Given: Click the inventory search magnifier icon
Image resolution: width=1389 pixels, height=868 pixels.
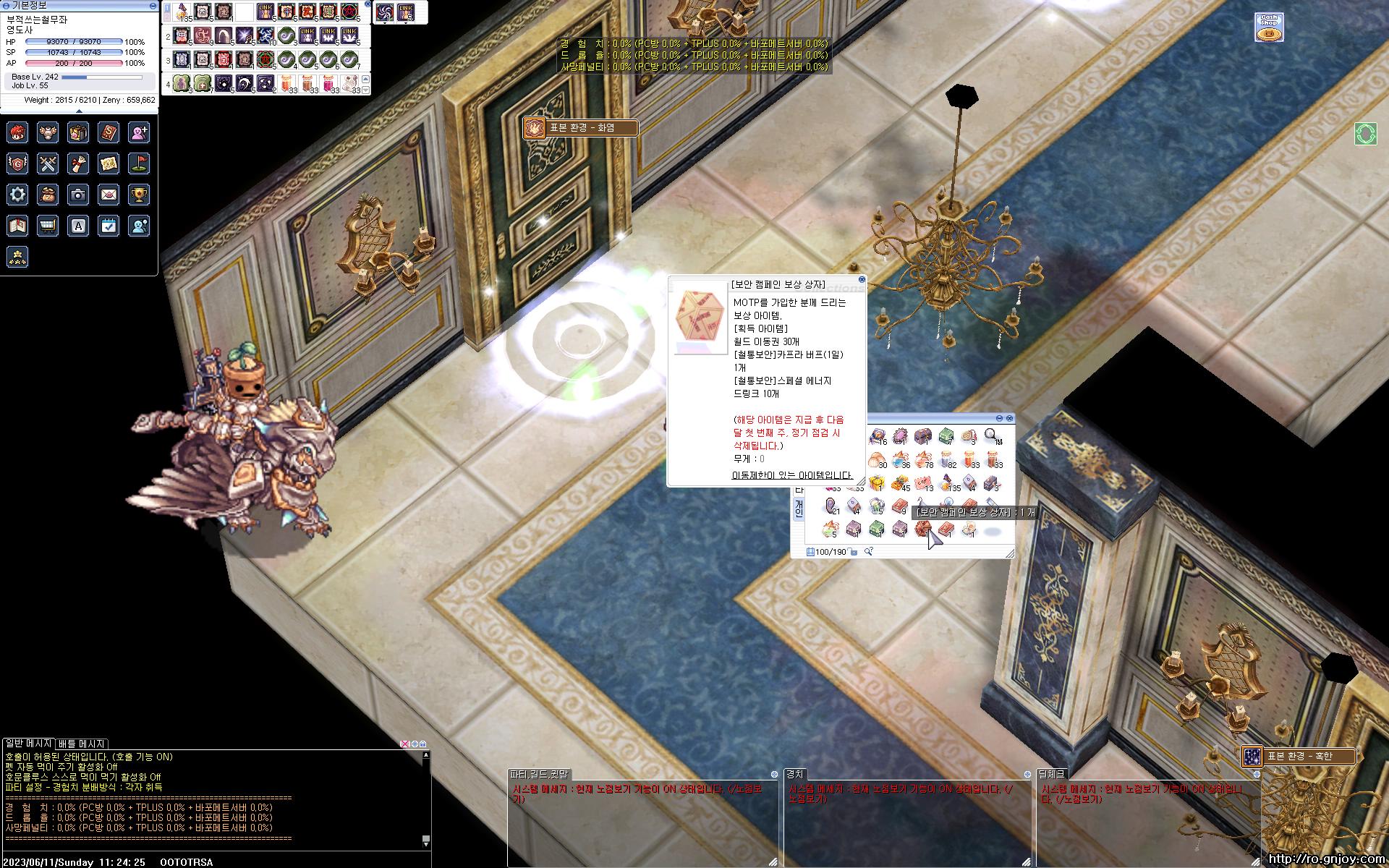Looking at the screenshot, I should click(x=869, y=552).
